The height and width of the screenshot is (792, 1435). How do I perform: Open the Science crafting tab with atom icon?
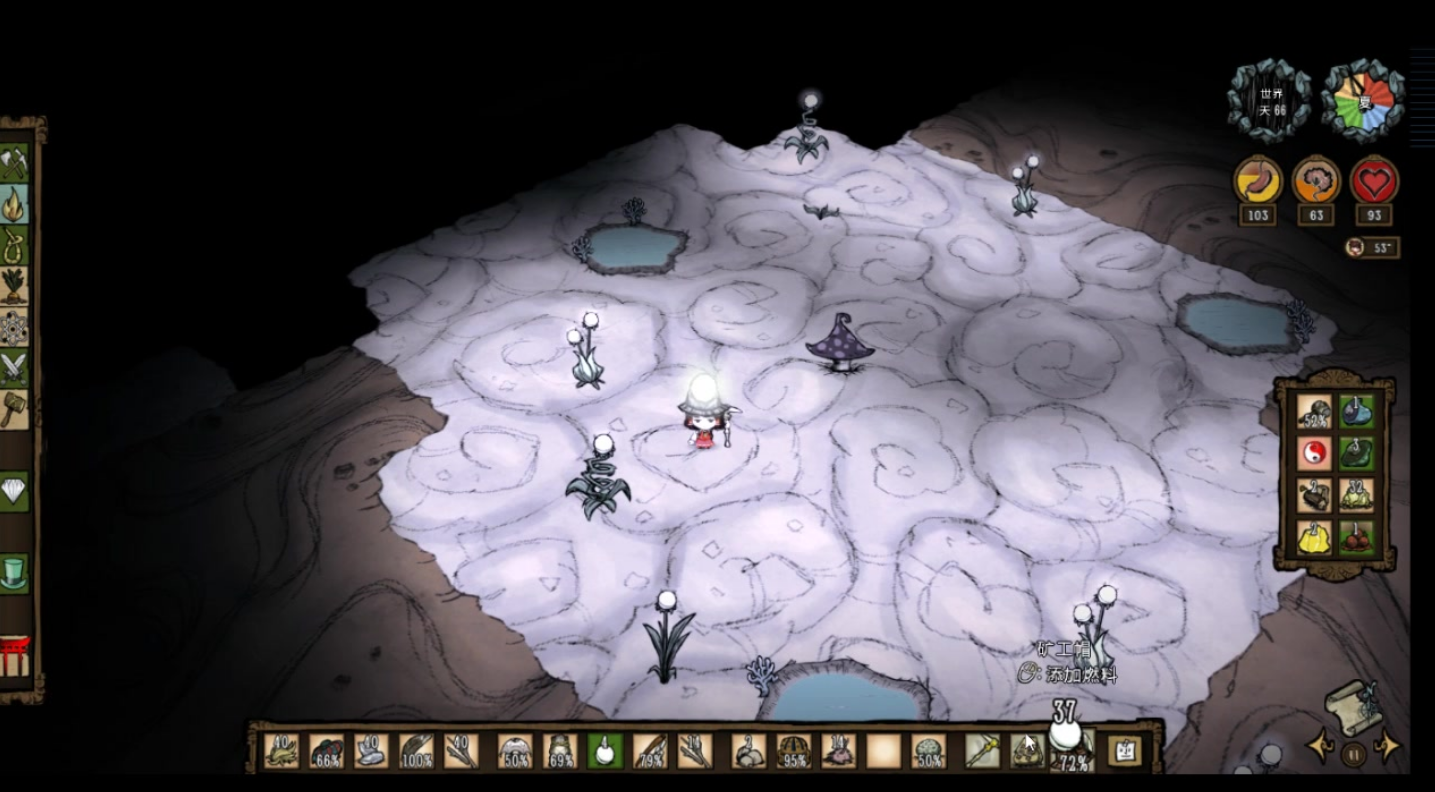(x=14, y=328)
